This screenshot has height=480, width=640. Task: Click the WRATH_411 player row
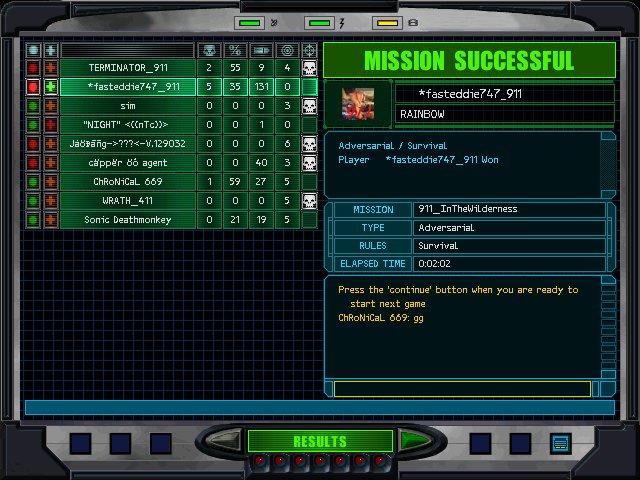(x=127, y=201)
